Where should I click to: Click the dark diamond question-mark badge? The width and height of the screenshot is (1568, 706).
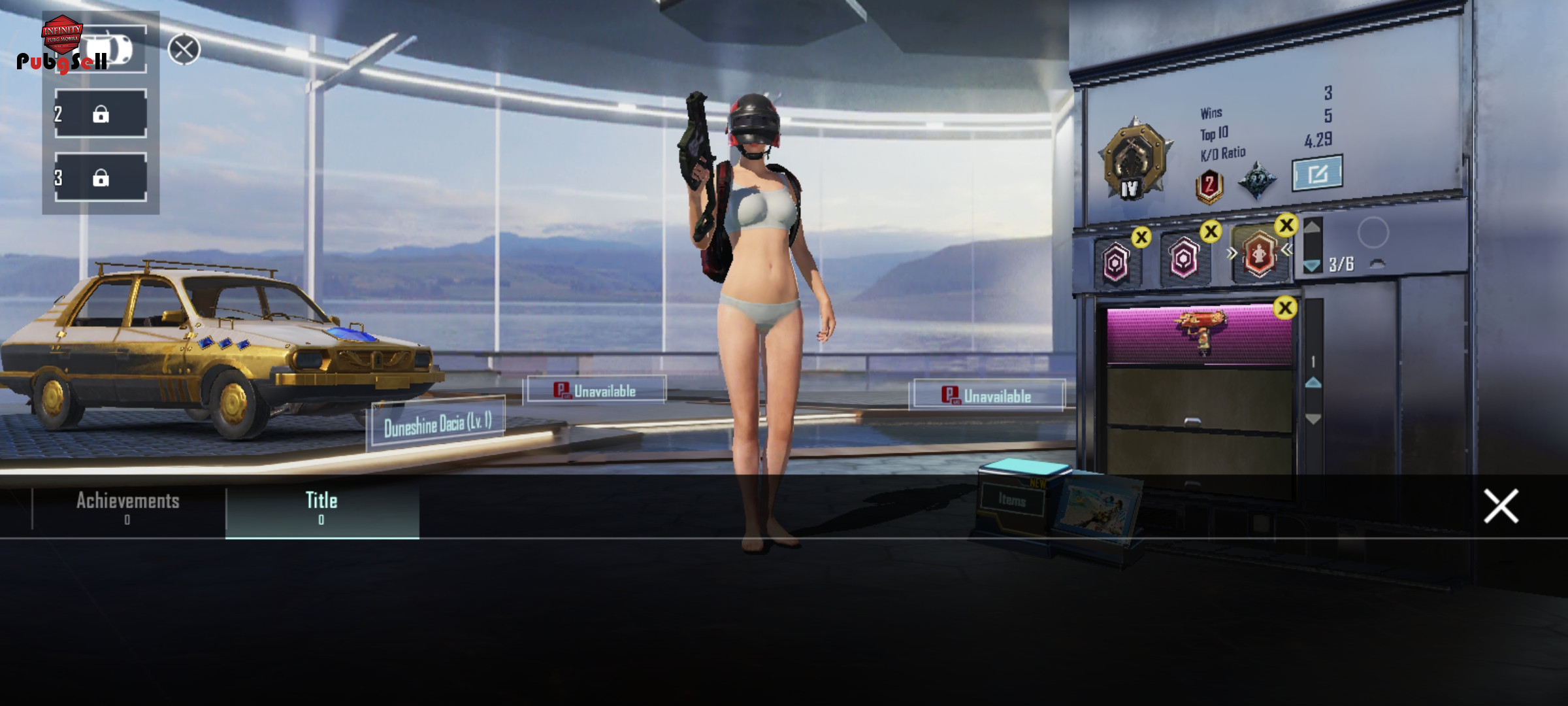click(1256, 180)
